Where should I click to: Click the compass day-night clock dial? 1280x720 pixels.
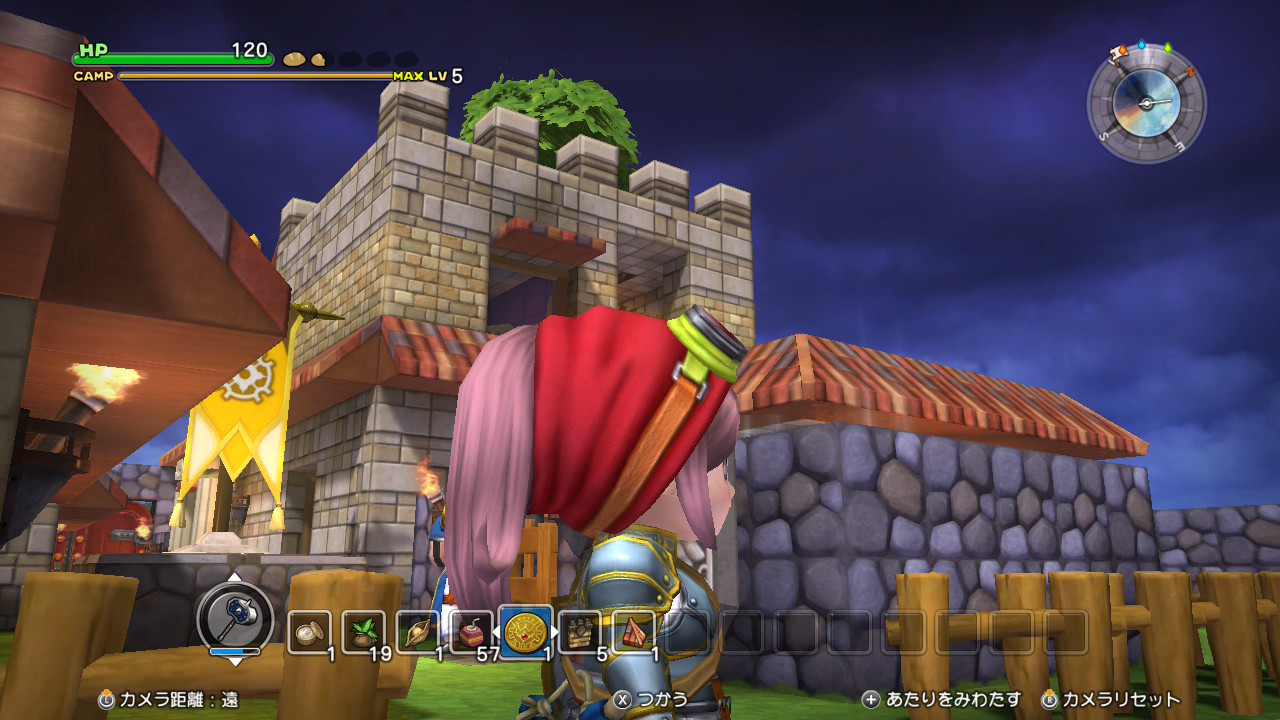(1146, 103)
